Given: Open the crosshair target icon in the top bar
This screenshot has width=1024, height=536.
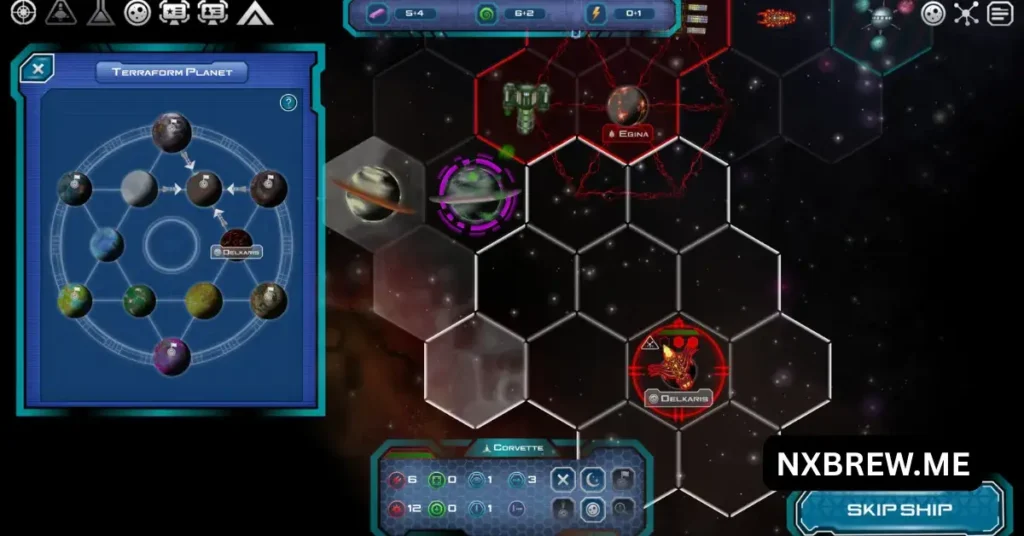Looking at the screenshot, I should 22,13.
